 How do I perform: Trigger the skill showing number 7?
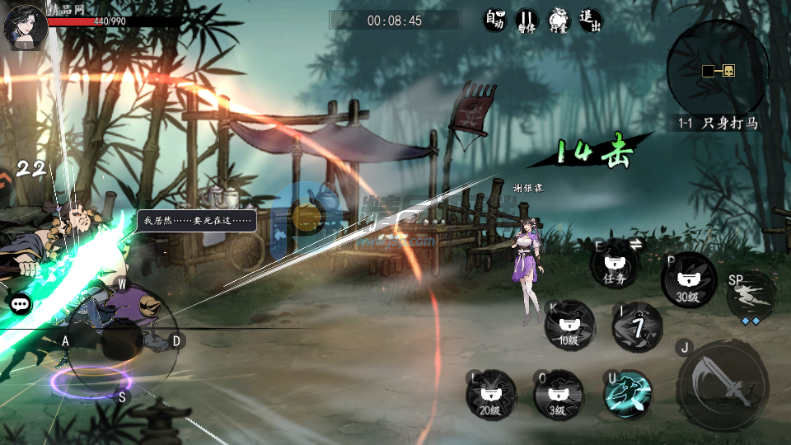(637, 327)
